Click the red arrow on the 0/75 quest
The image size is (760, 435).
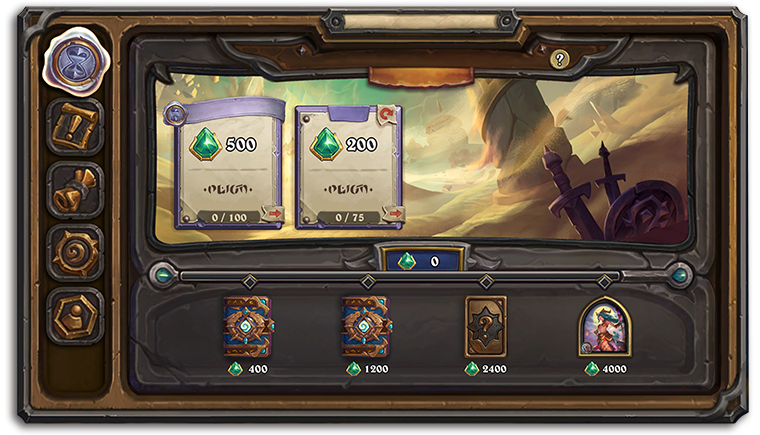[x=392, y=213]
